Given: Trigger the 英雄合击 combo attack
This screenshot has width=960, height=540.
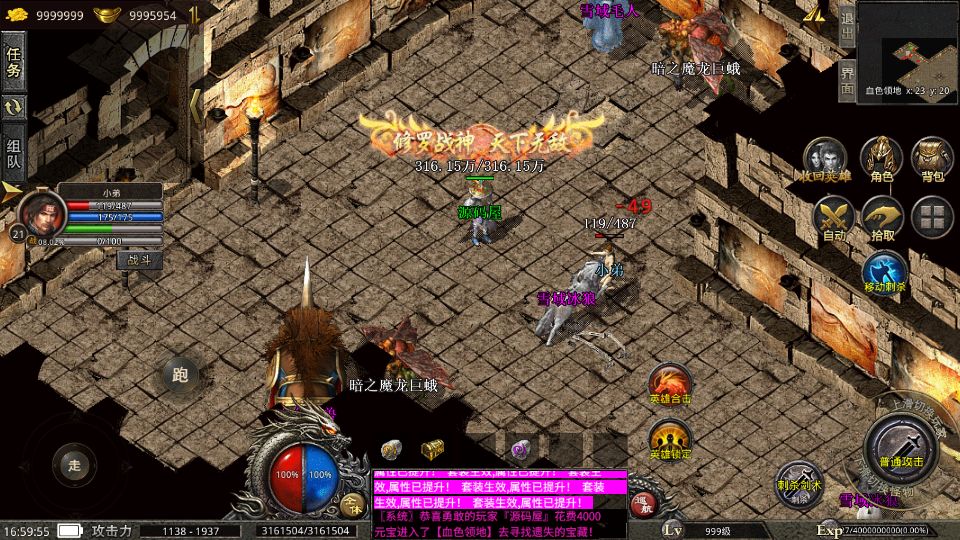Looking at the screenshot, I should [x=670, y=383].
